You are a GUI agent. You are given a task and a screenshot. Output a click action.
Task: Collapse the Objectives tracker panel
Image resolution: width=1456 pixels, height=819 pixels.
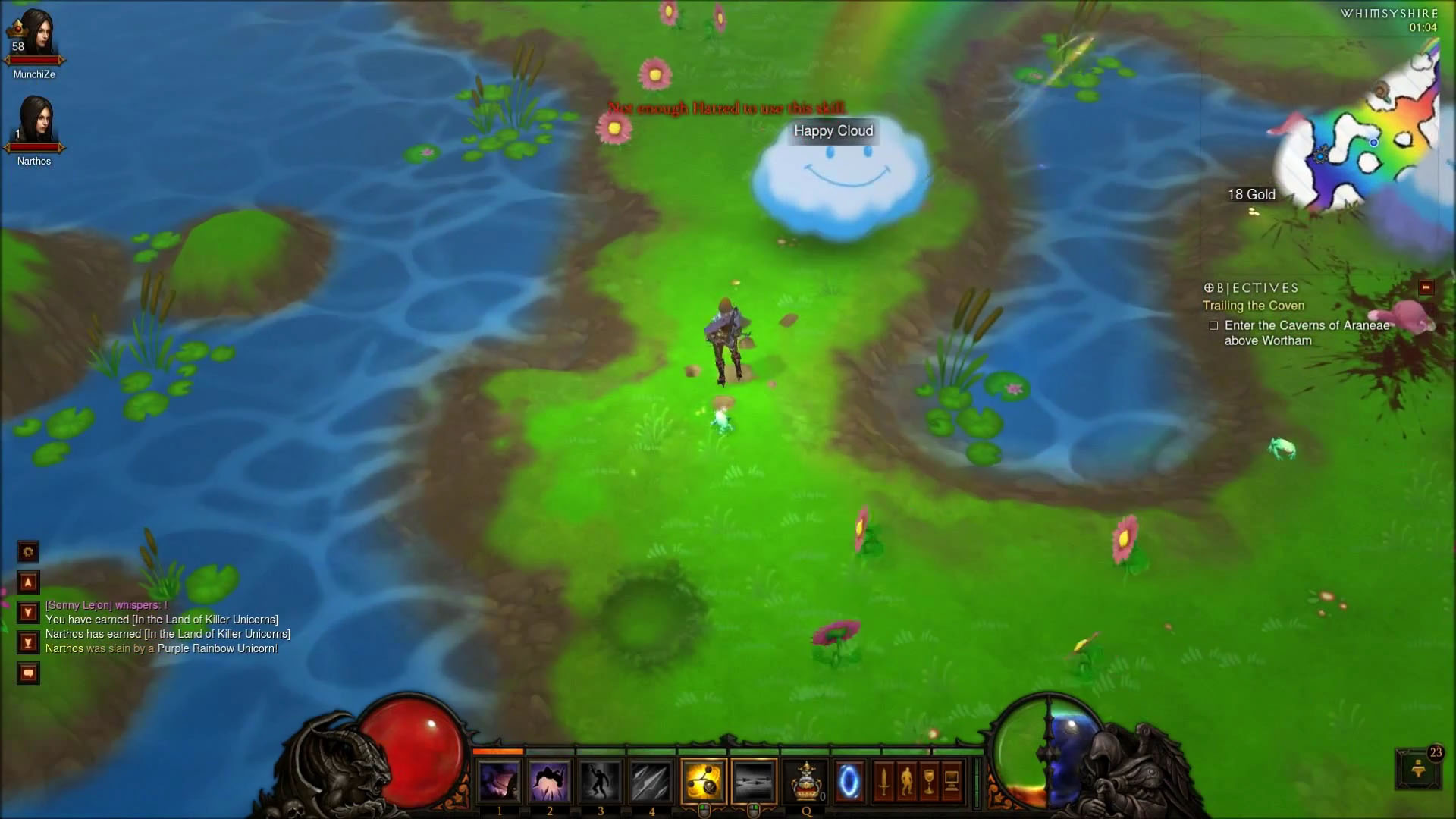(1426, 287)
